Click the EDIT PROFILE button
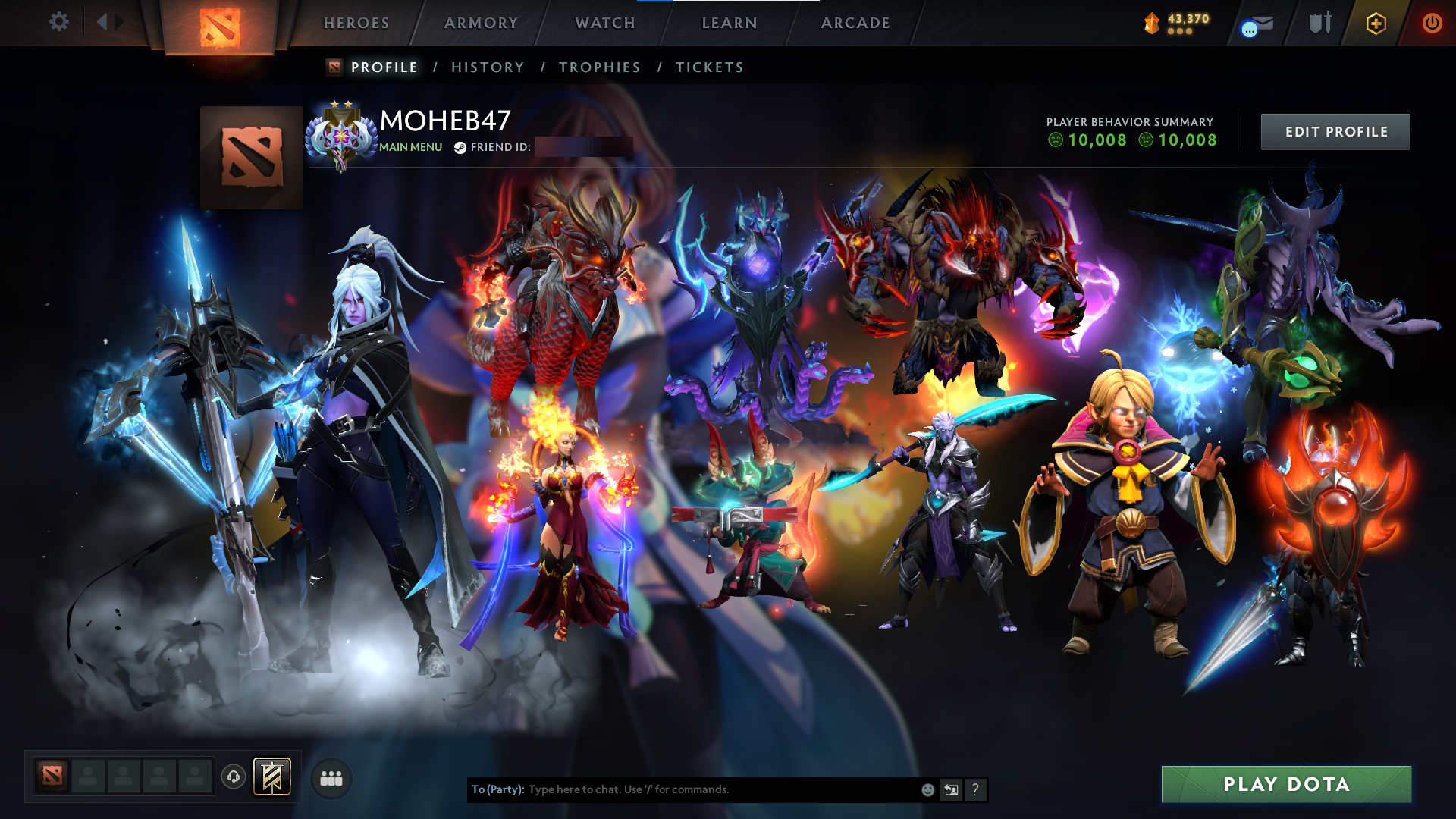The width and height of the screenshot is (1456, 819). 1335,131
